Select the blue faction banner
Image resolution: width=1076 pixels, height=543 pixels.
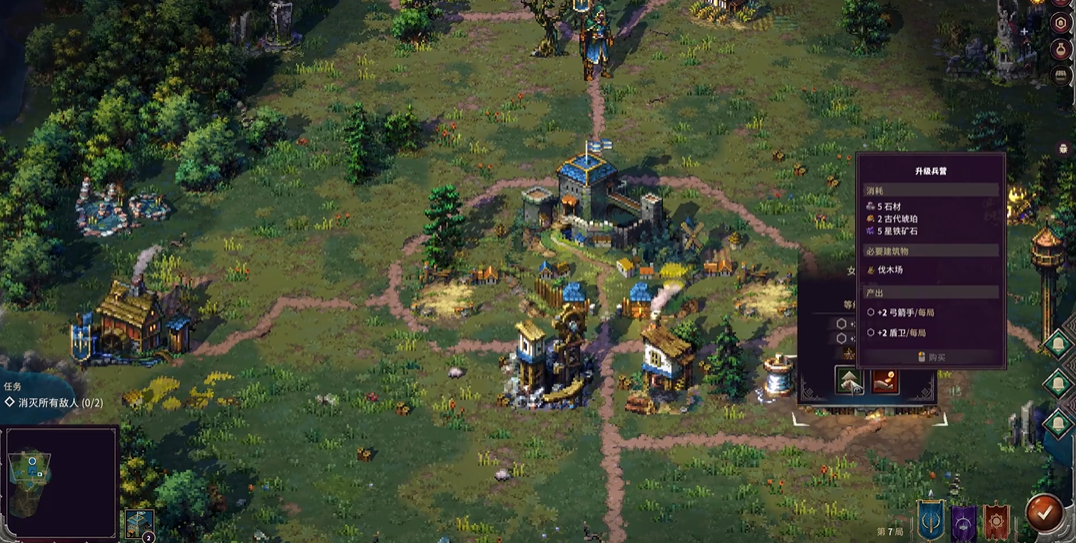click(x=930, y=519)
